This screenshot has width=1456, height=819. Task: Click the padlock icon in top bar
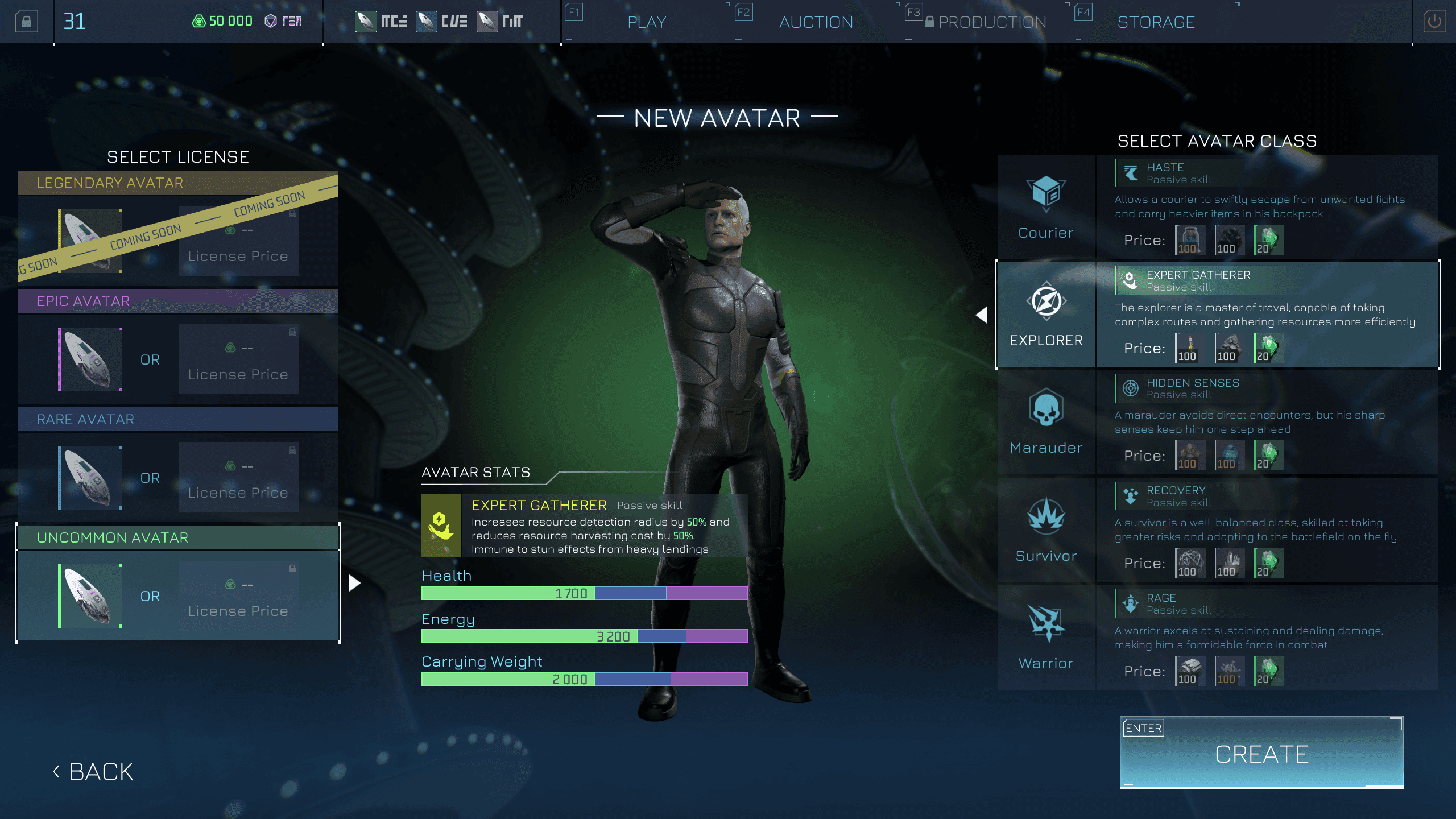[26, 22]
